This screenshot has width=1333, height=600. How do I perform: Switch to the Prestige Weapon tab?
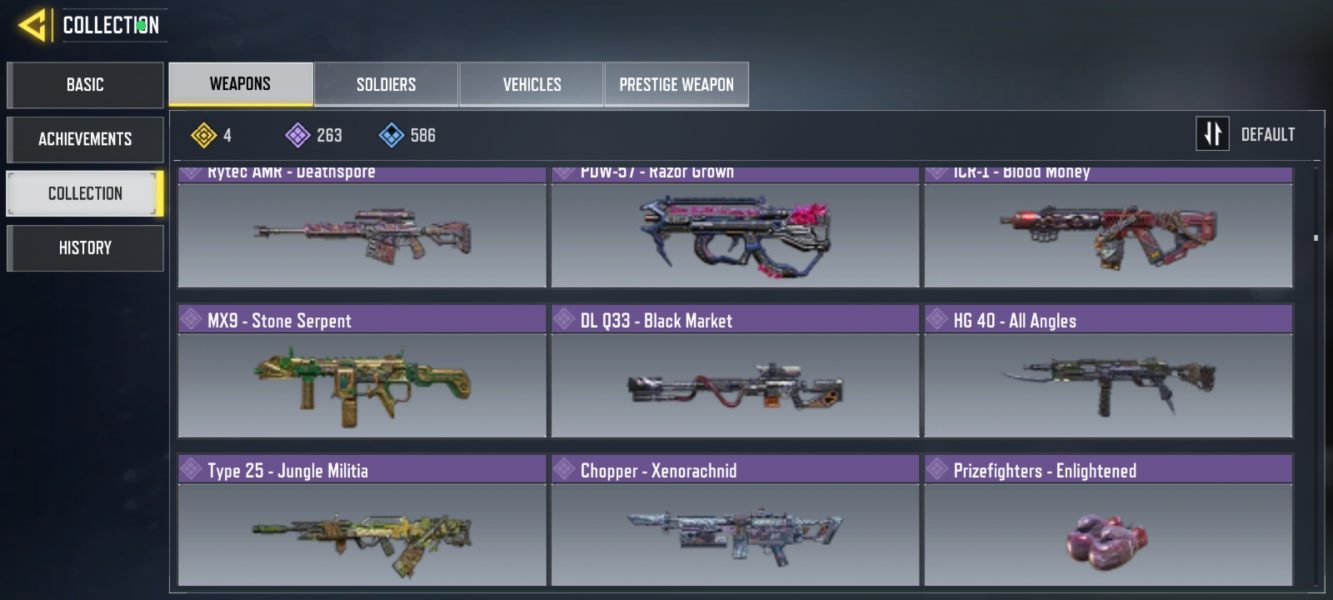[676, 84]
